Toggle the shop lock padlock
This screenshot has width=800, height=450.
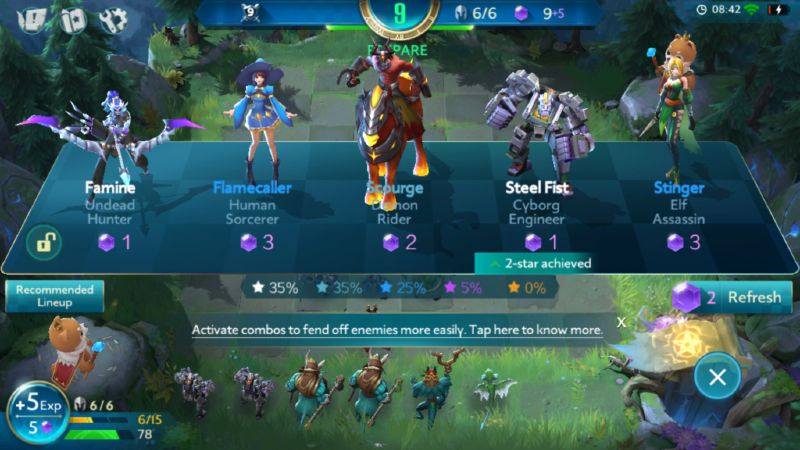click(45, 241)
